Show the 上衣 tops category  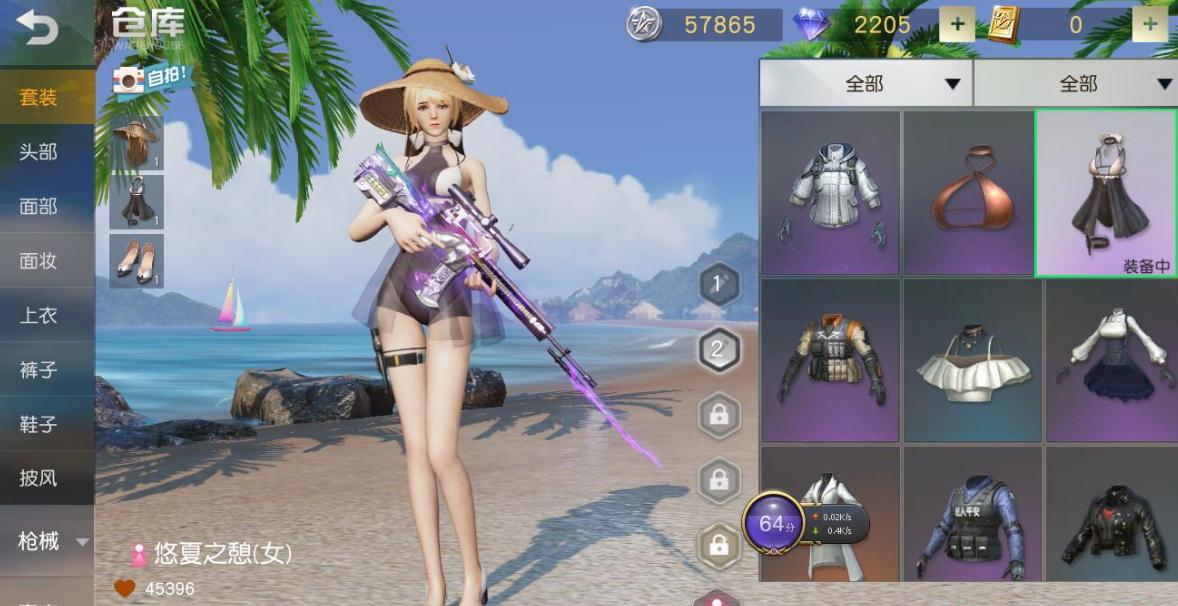39,315
